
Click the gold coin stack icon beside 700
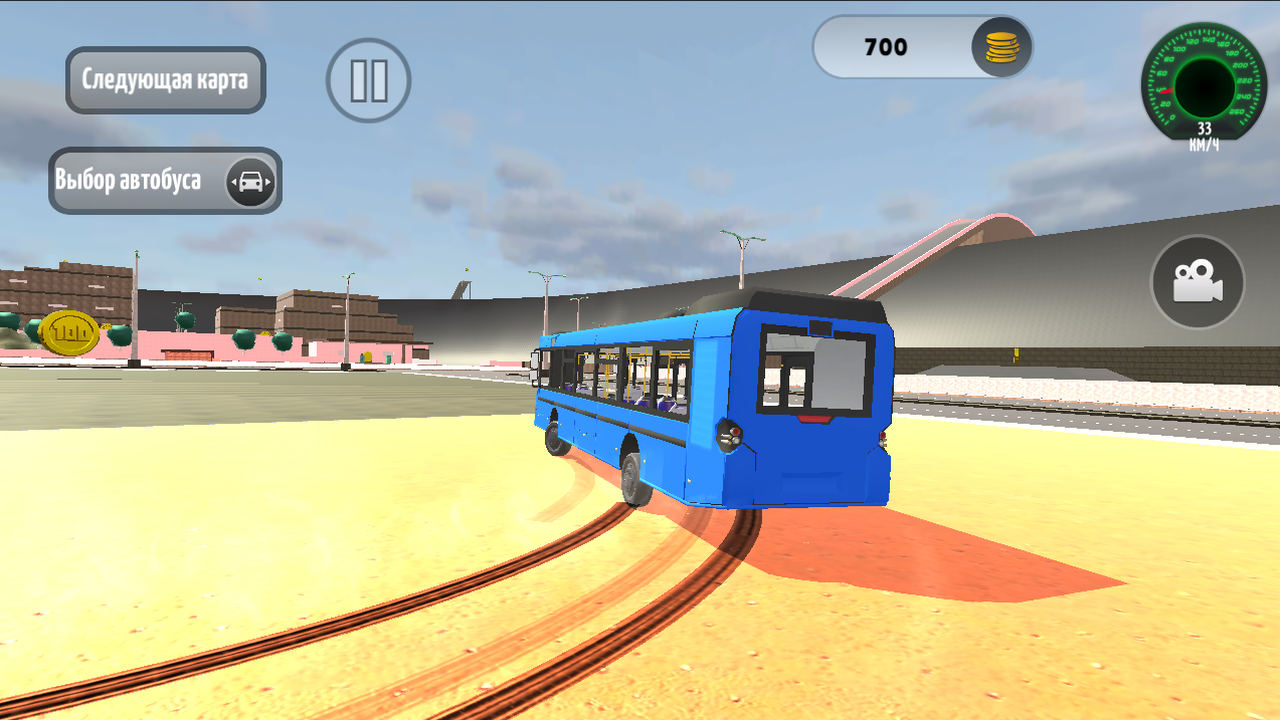pos(1000,47)
